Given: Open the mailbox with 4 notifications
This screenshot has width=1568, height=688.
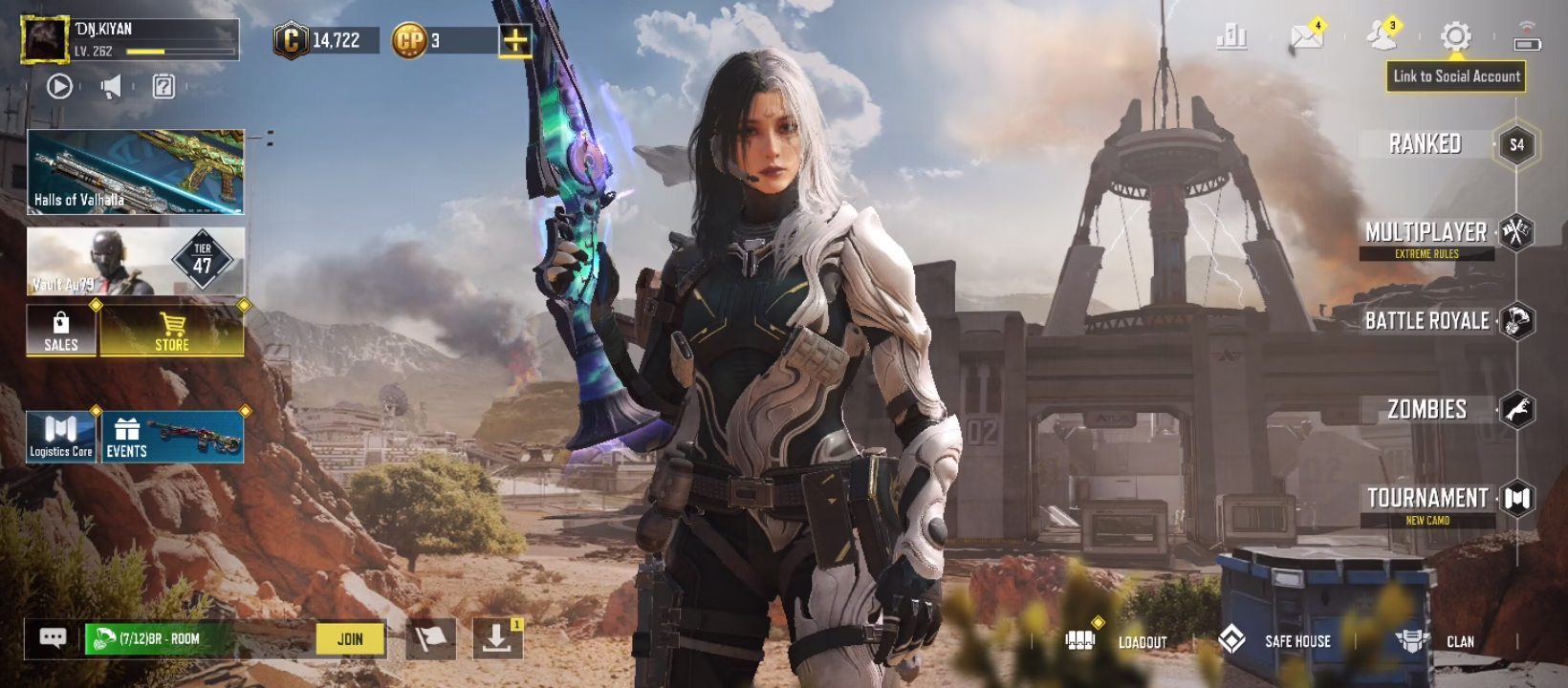Looking at the screenshot, I should pyautogui.click(x=1305, y=38).
